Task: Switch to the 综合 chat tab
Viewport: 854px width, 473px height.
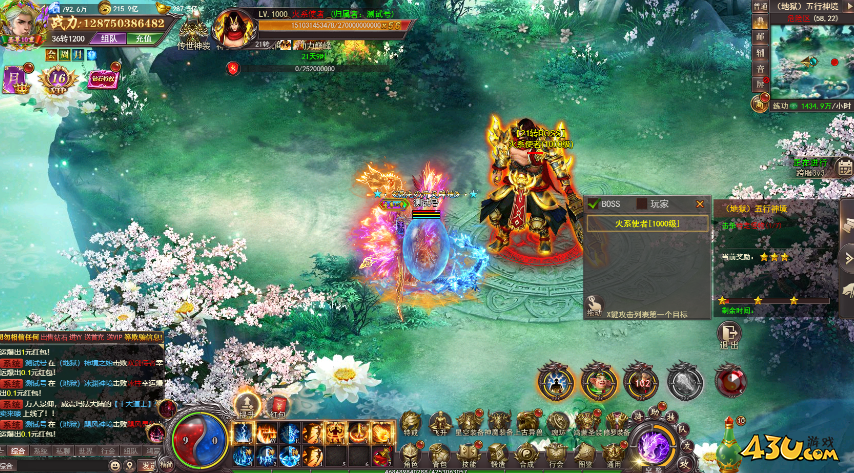Action: click(x=18, y=451)
